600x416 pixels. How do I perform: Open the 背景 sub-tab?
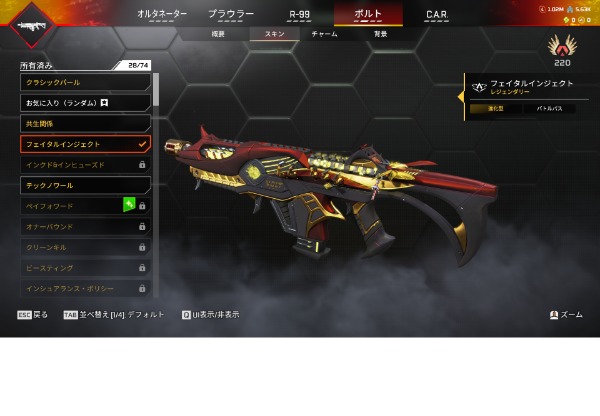[380, 34]
